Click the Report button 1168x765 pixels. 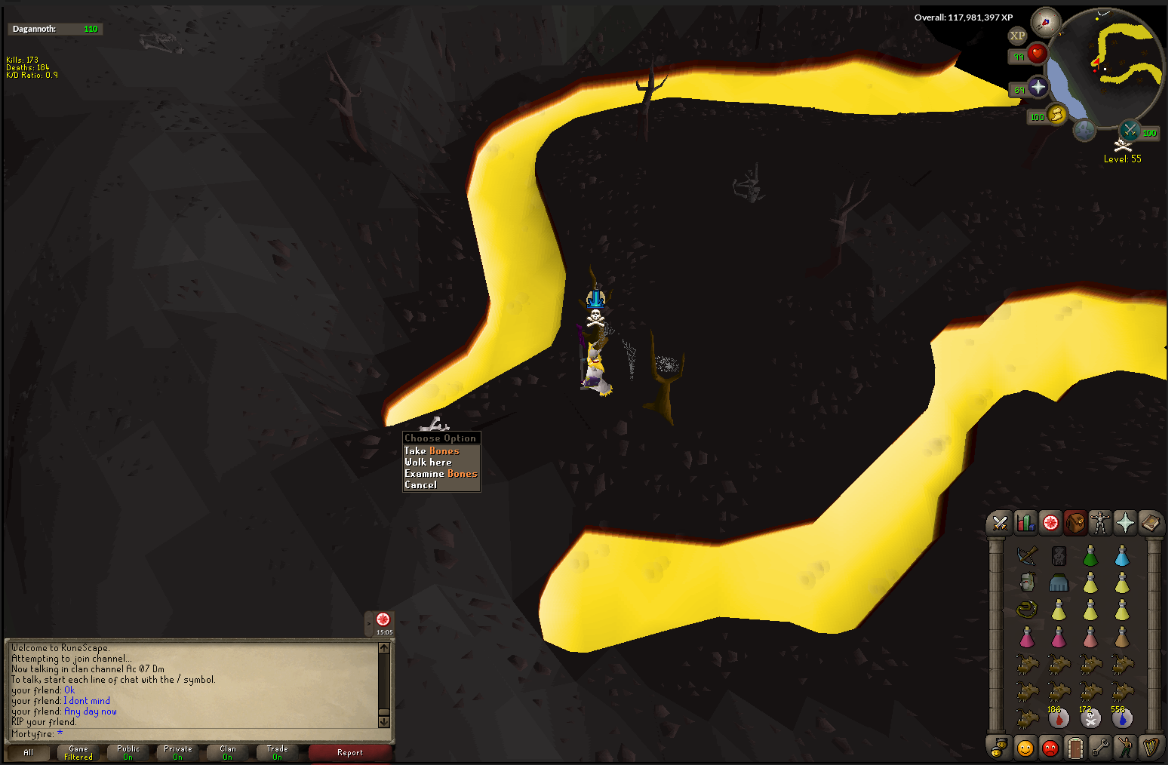coord(349,752)
